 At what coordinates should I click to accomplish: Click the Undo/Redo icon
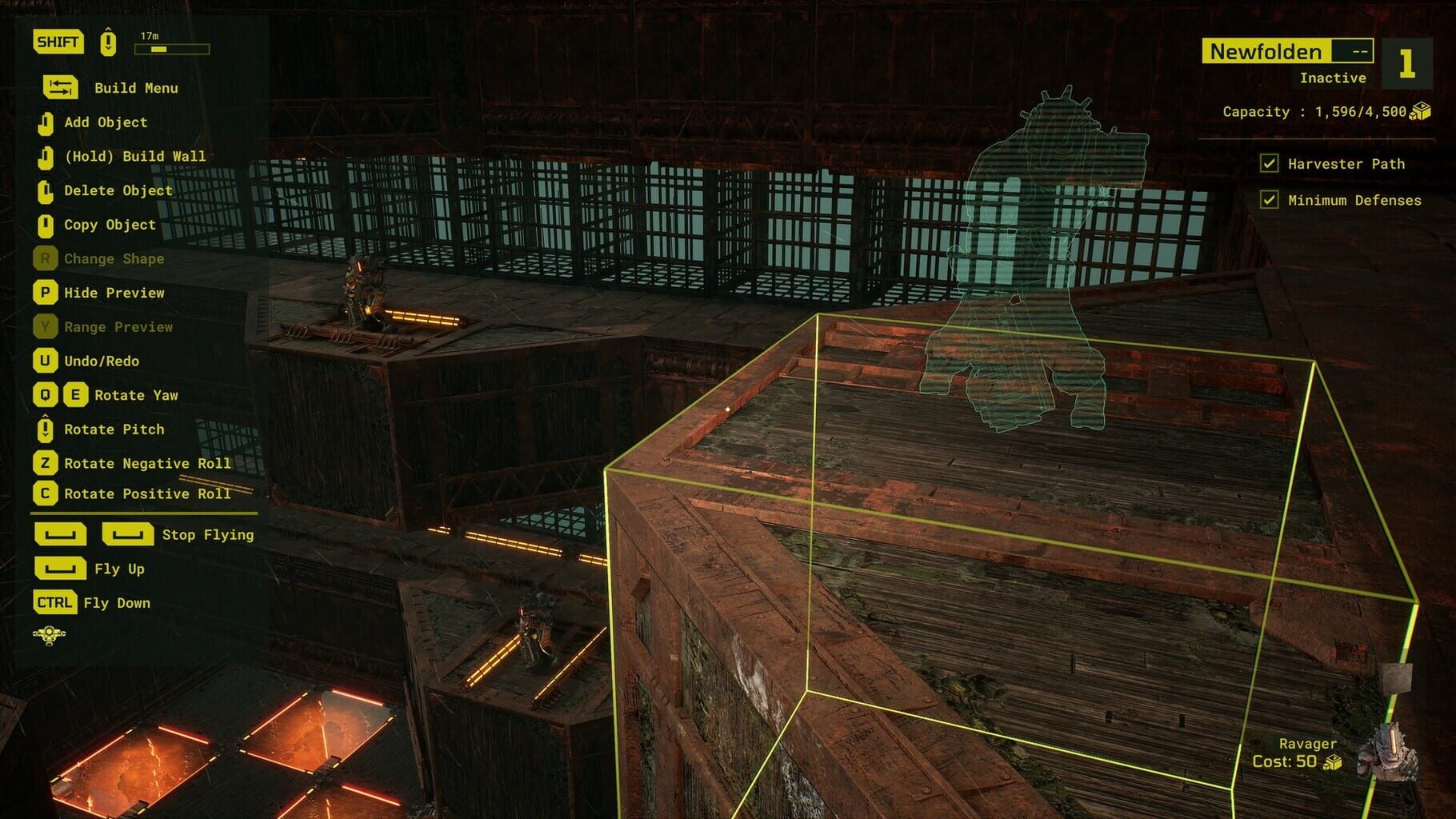pos(47,362)
